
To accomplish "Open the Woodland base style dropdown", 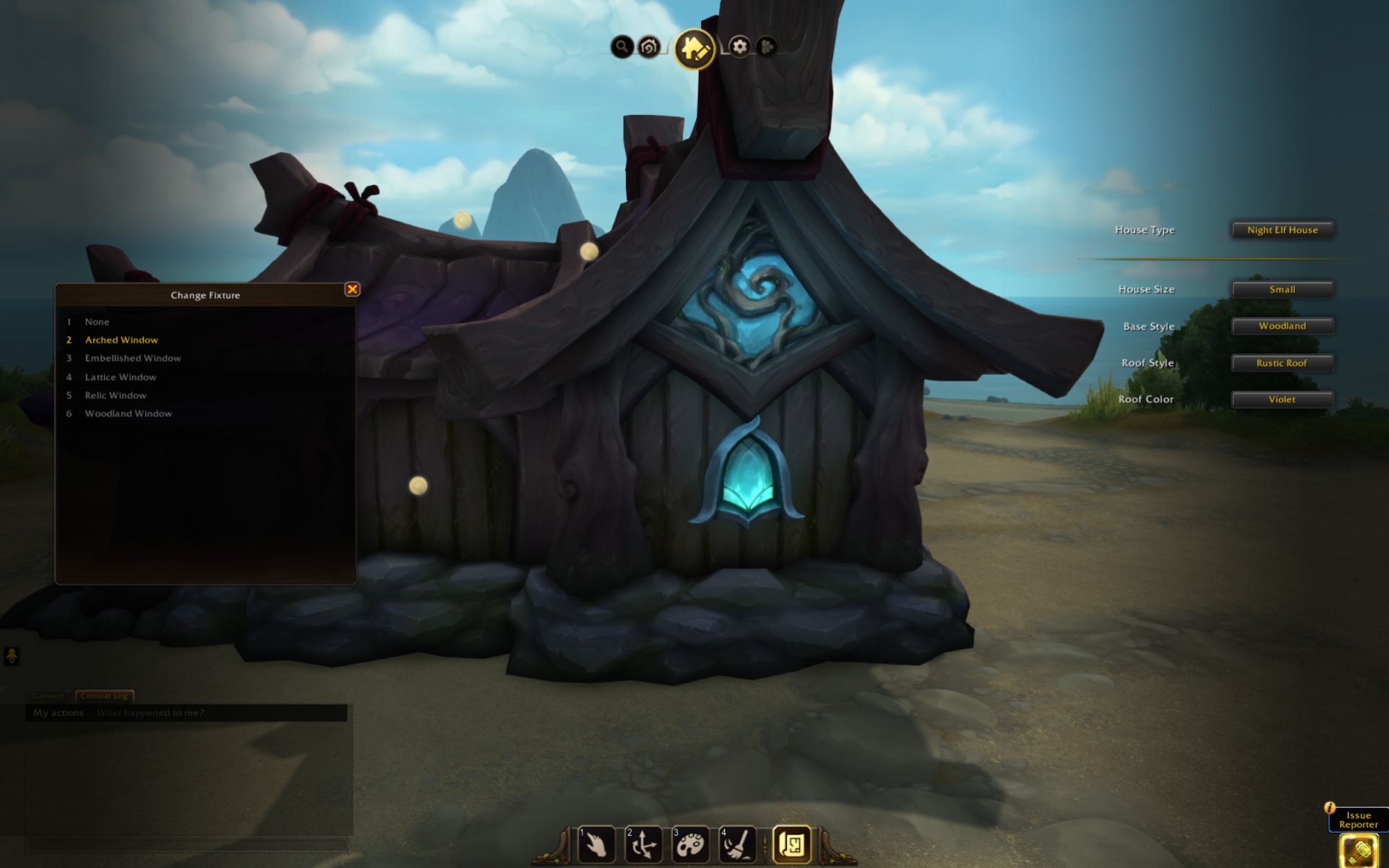I will click(x=1282, y=326).
